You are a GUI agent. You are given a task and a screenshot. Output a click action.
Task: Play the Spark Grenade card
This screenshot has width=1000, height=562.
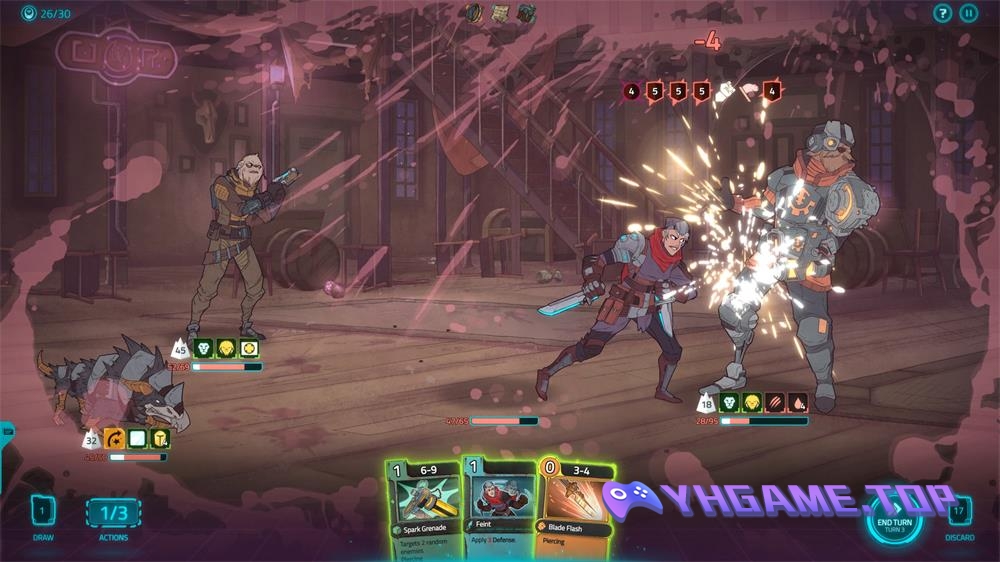423,507
